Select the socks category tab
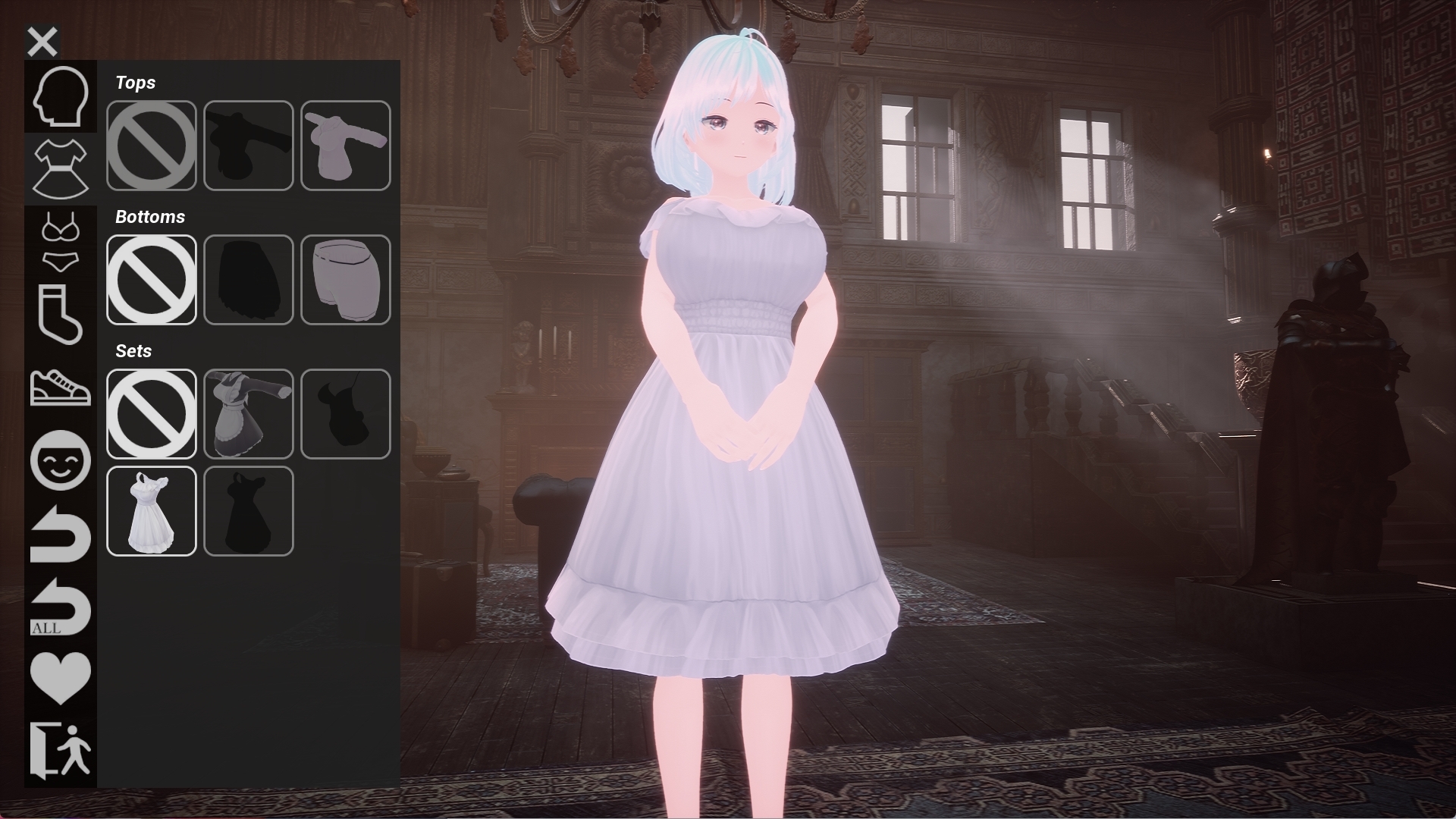The image size is (1456, 819). click(61, 314)
